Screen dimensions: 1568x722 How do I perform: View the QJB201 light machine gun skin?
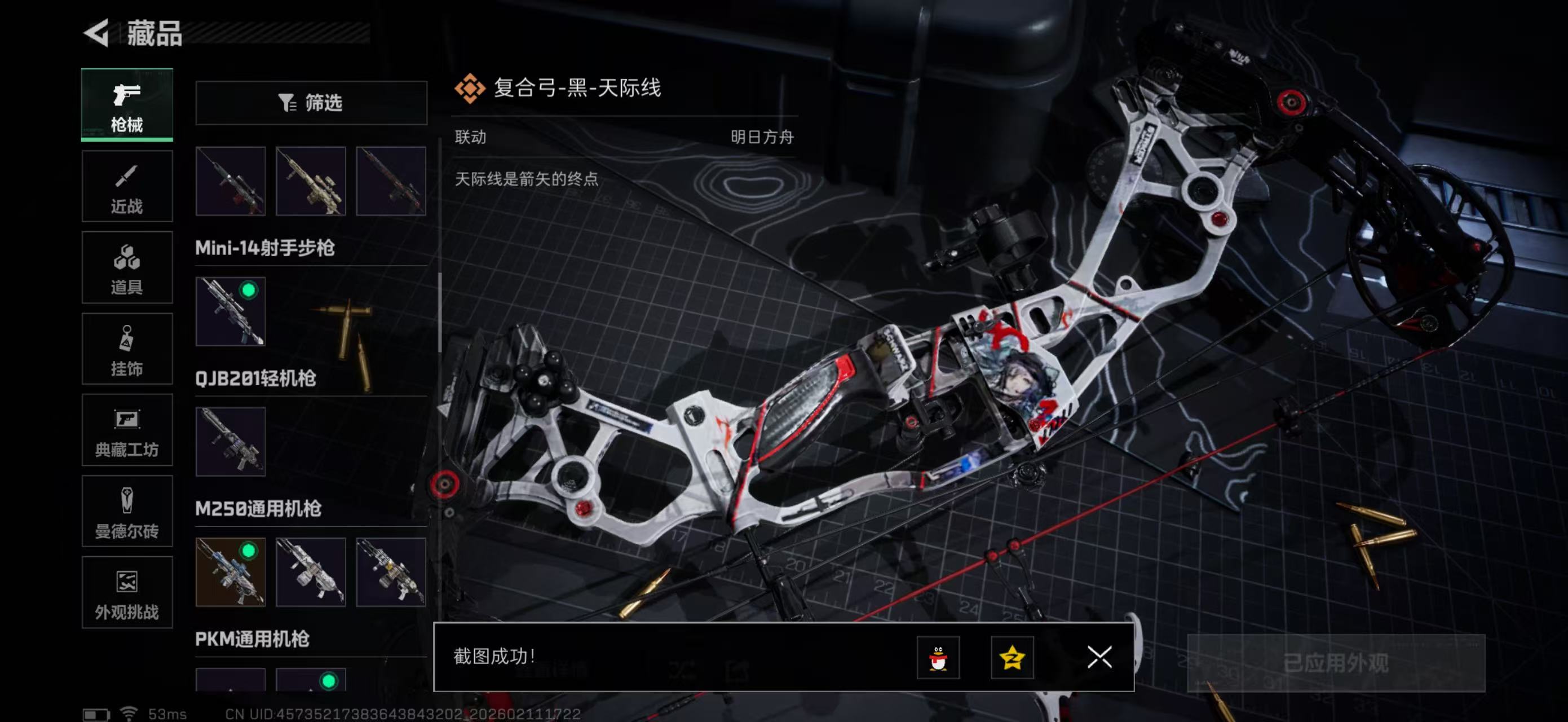tap(231, 443)
